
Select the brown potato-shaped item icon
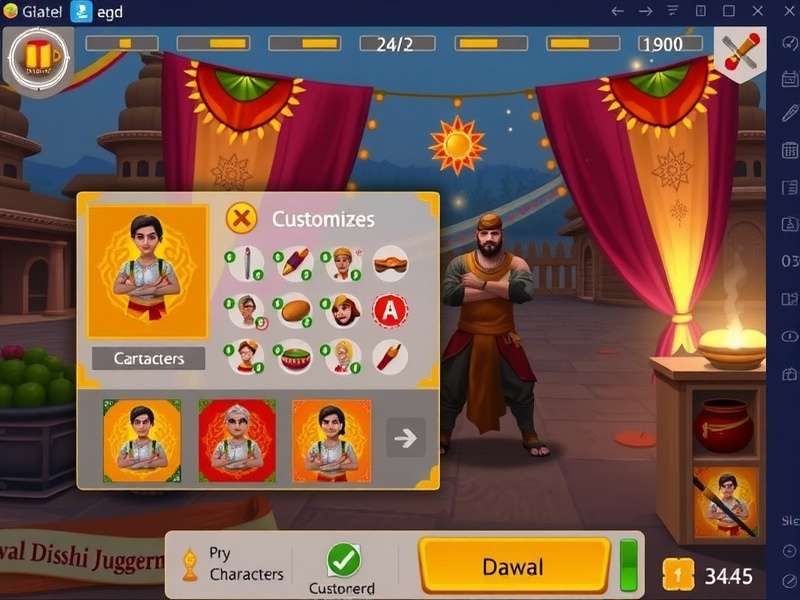295,311
